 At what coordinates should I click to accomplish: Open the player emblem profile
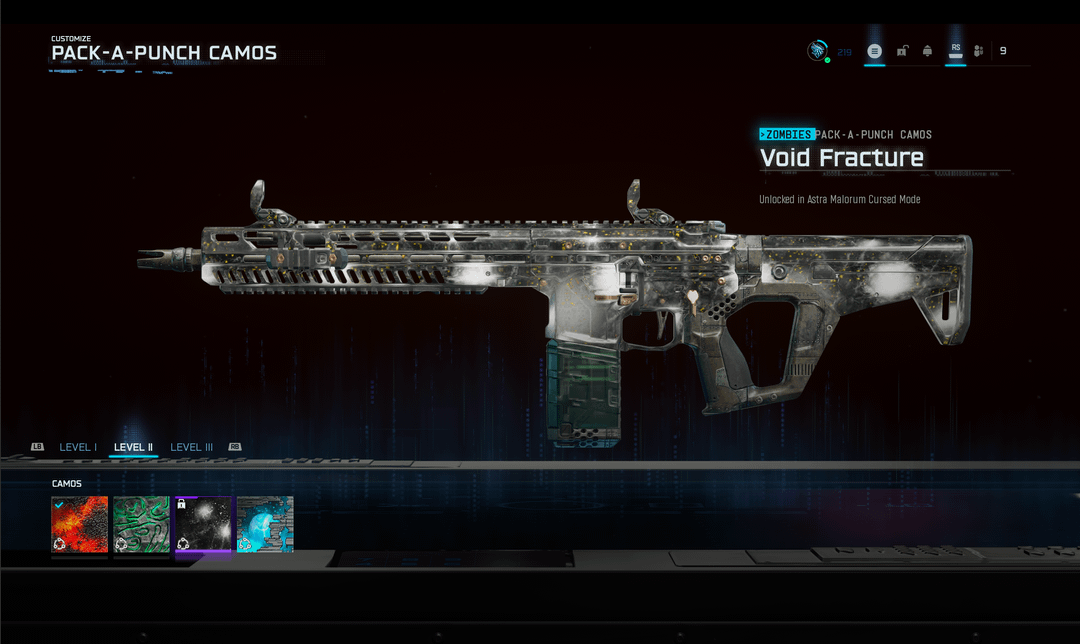818,51
